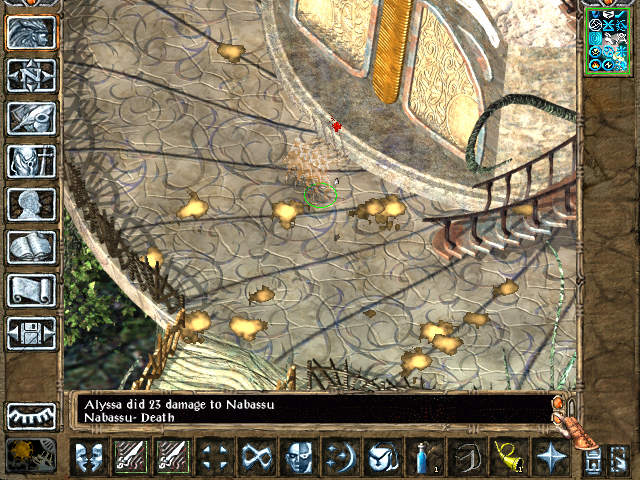Open the area map with the compass button
This screenshot has height=480, width=640.
coord(32,76)
